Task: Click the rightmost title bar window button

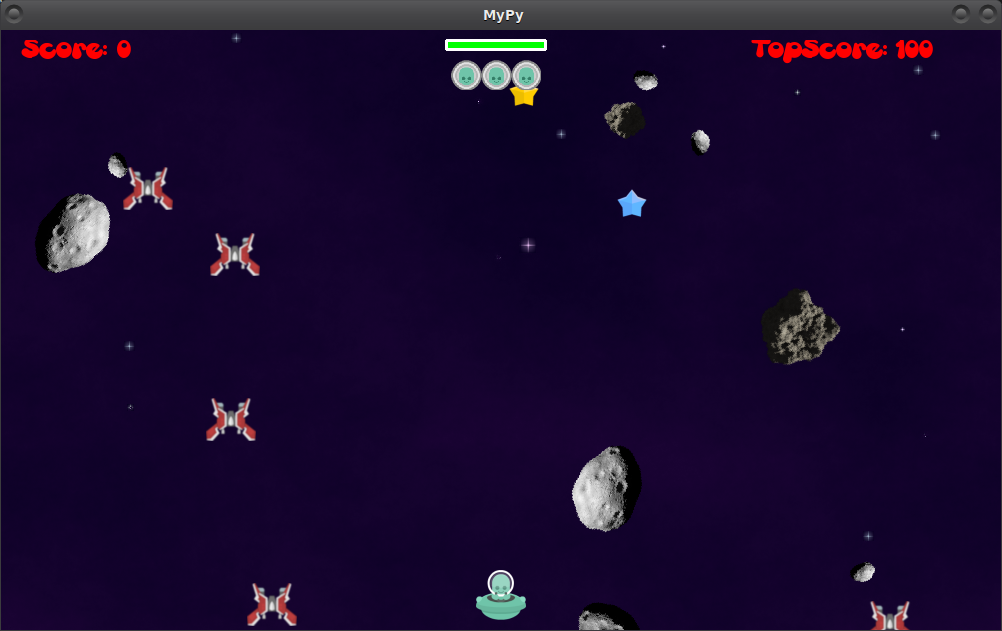Action: pyautogui.click(x=986, y=14)
